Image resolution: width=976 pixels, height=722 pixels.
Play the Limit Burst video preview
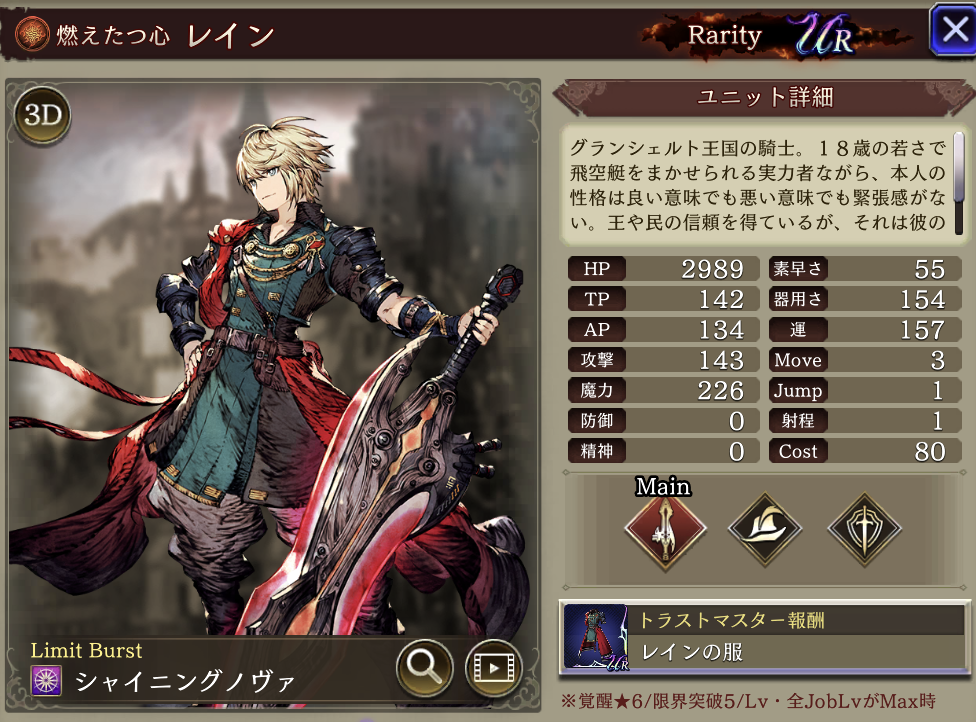pyautogui.click(x=495, y=668)
